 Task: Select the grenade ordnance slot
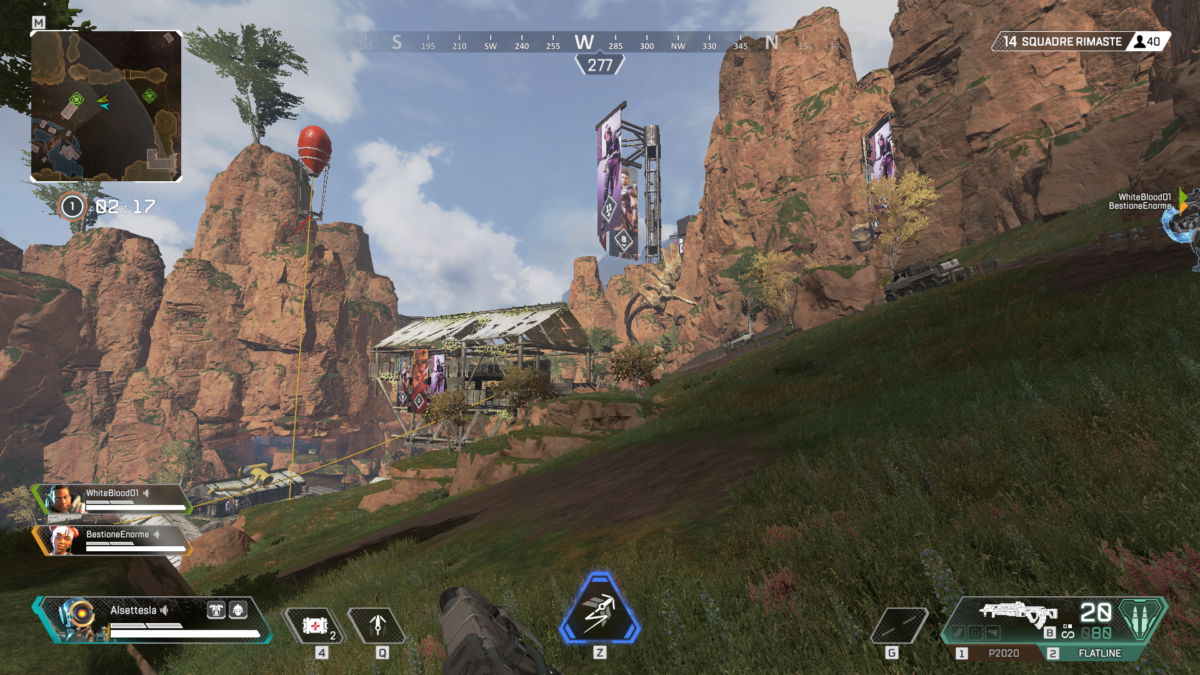tap(898, 626)
